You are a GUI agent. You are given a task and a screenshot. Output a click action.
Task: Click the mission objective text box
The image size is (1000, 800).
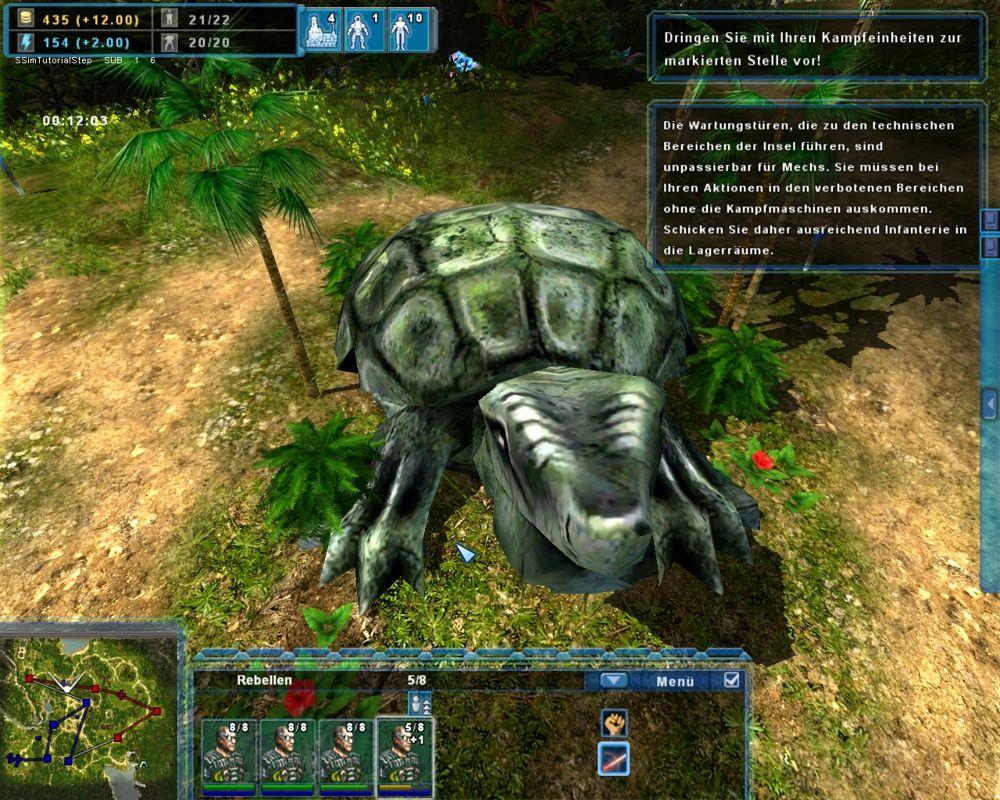817,47
